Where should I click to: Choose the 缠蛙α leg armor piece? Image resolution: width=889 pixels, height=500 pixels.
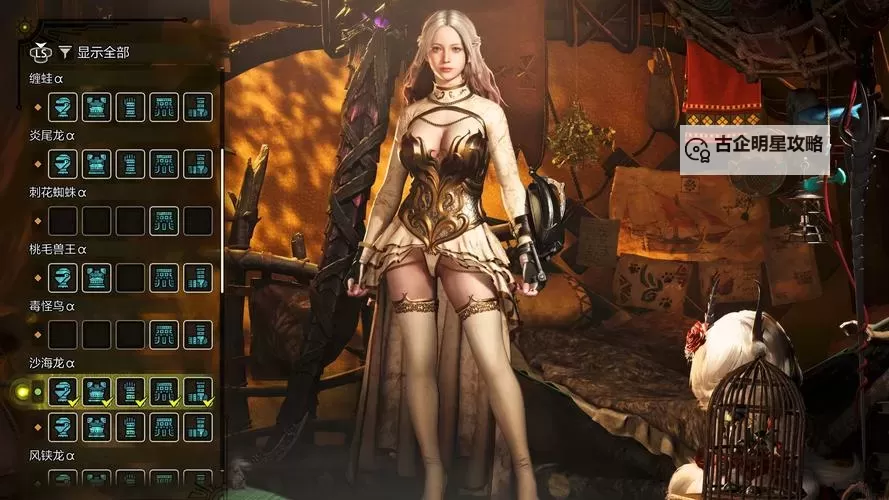coord(198,107)
